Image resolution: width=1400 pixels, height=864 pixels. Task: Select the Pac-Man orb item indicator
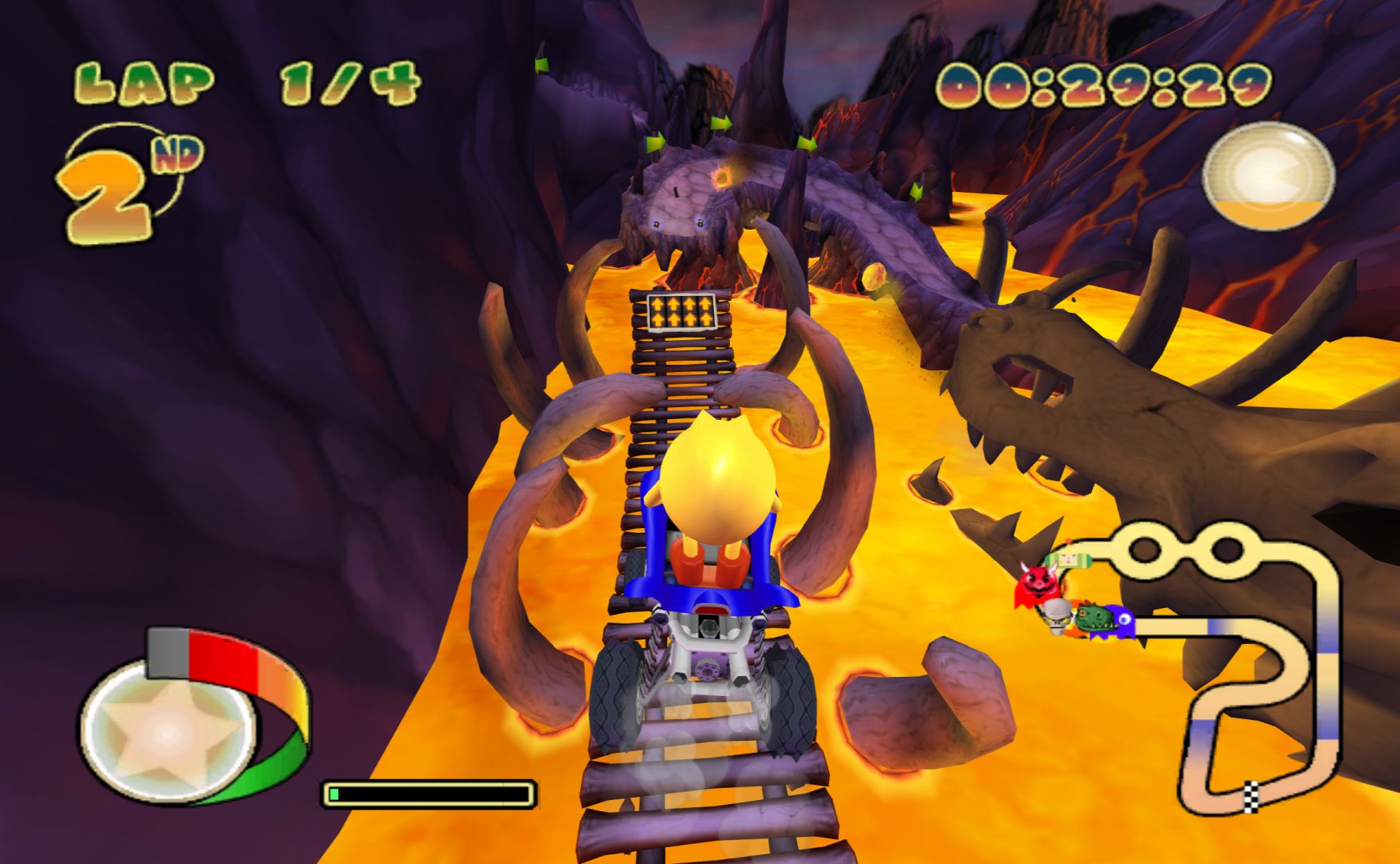(x=1268, y=175)
